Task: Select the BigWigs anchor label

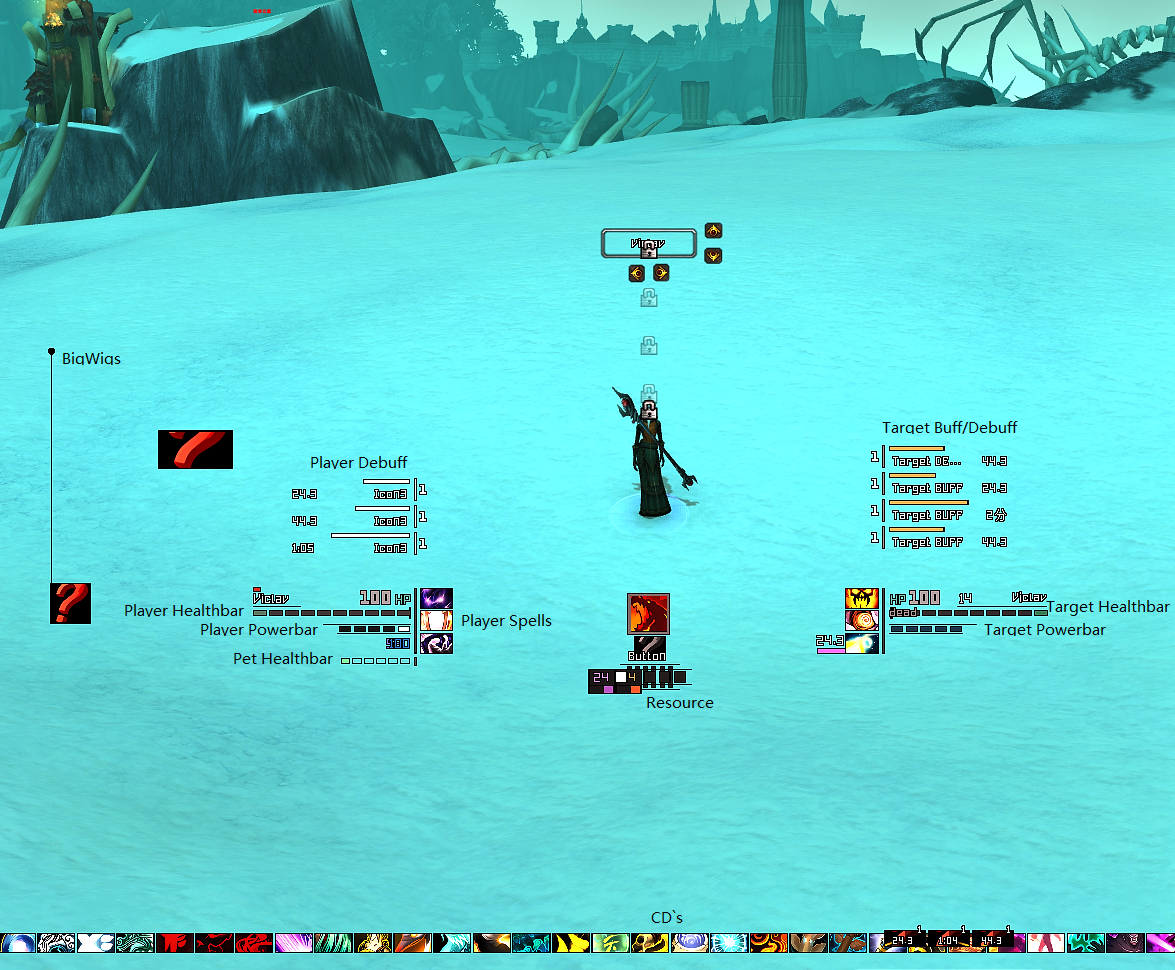Action: tap(91, 358)
